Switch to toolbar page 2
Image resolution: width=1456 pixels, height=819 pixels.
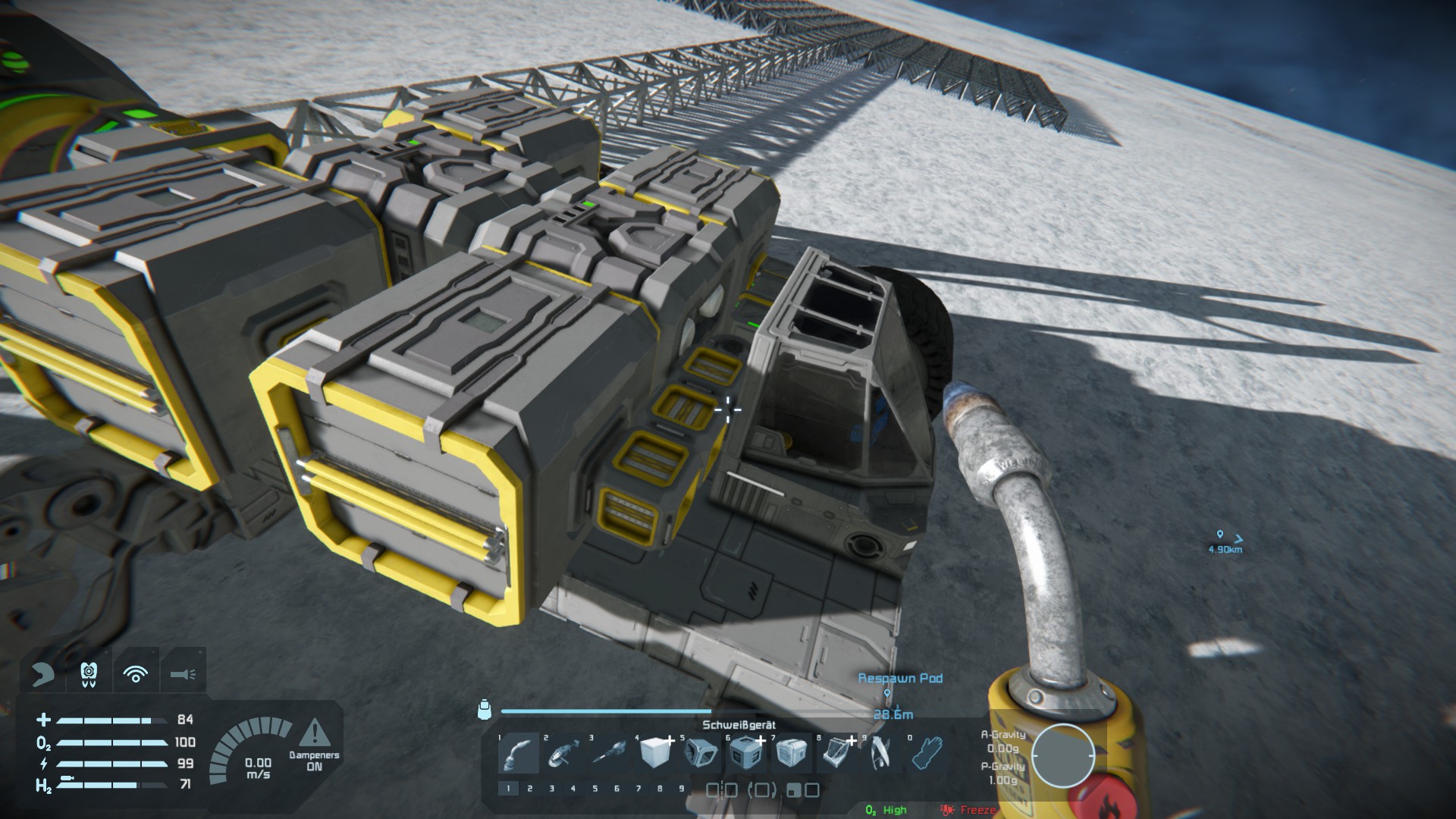(529, 789)
